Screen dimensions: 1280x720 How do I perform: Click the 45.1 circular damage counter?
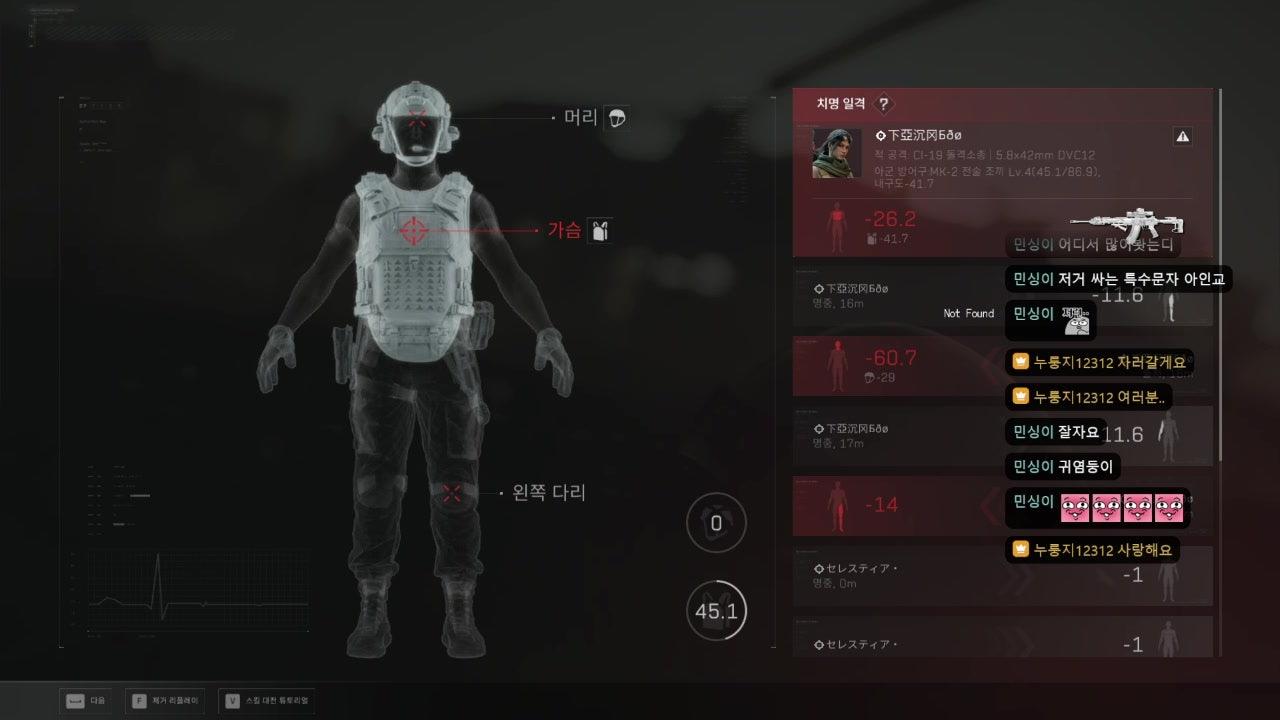pyautogui.click(x=716, y=610)
